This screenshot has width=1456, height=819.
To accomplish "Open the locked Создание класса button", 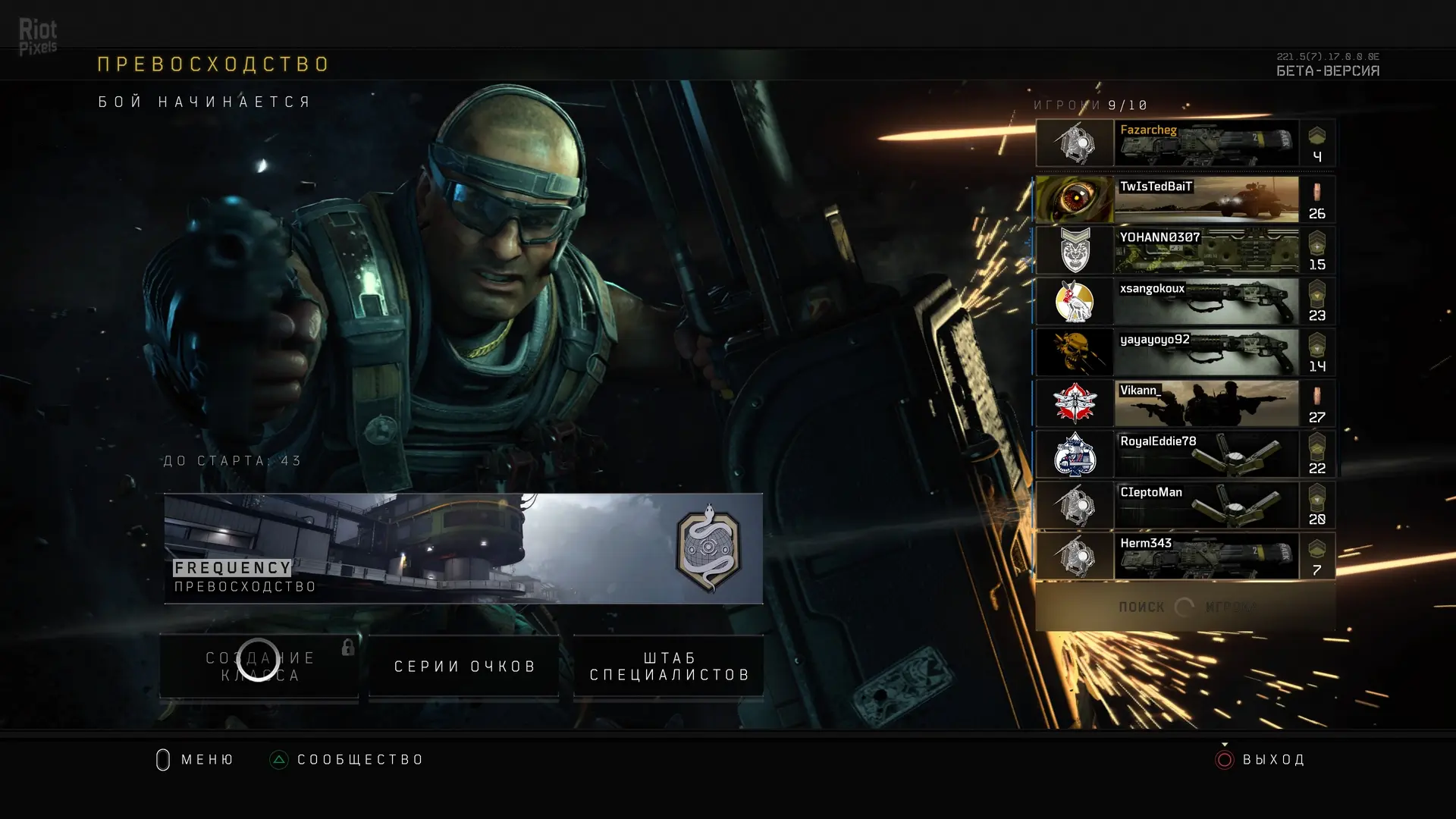I will point(259,666).
